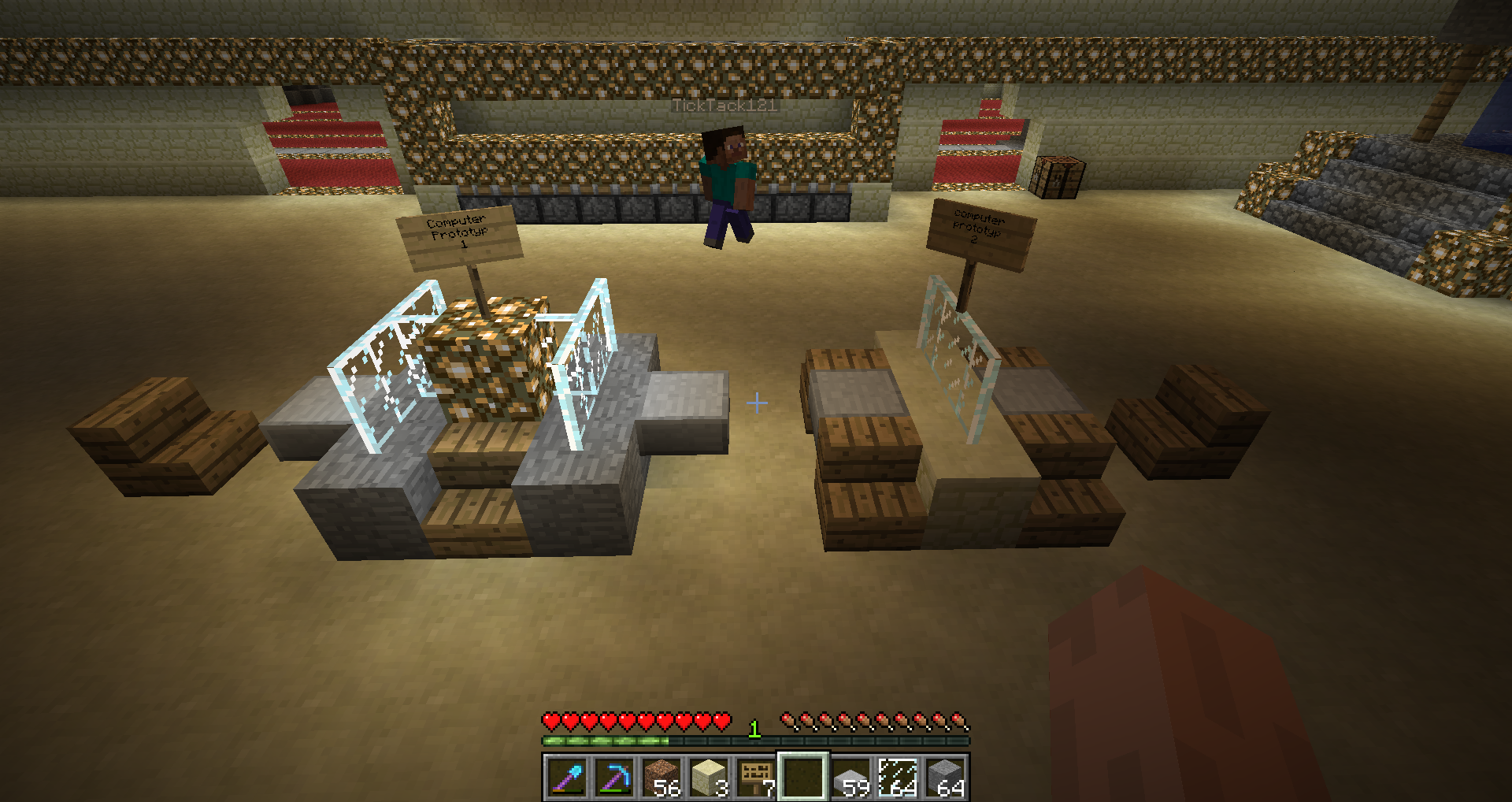Click the empty highlighted hotbar slot
The height and width of the screenshot is (802, 1512).
click(x=803, y=778)
